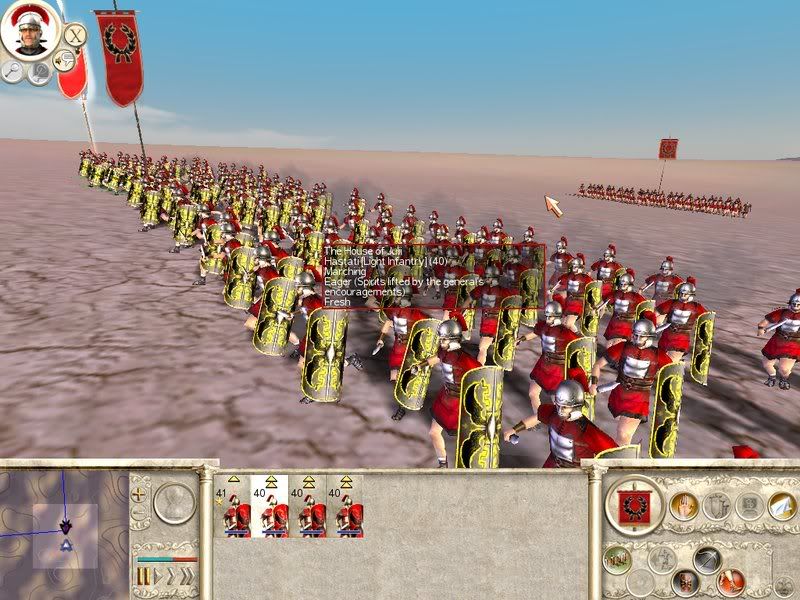This screenshot has height=600, width=800.
Task: Zoom in the minimap with plus button
Action: pyautogui.click(x=139, y=493)
